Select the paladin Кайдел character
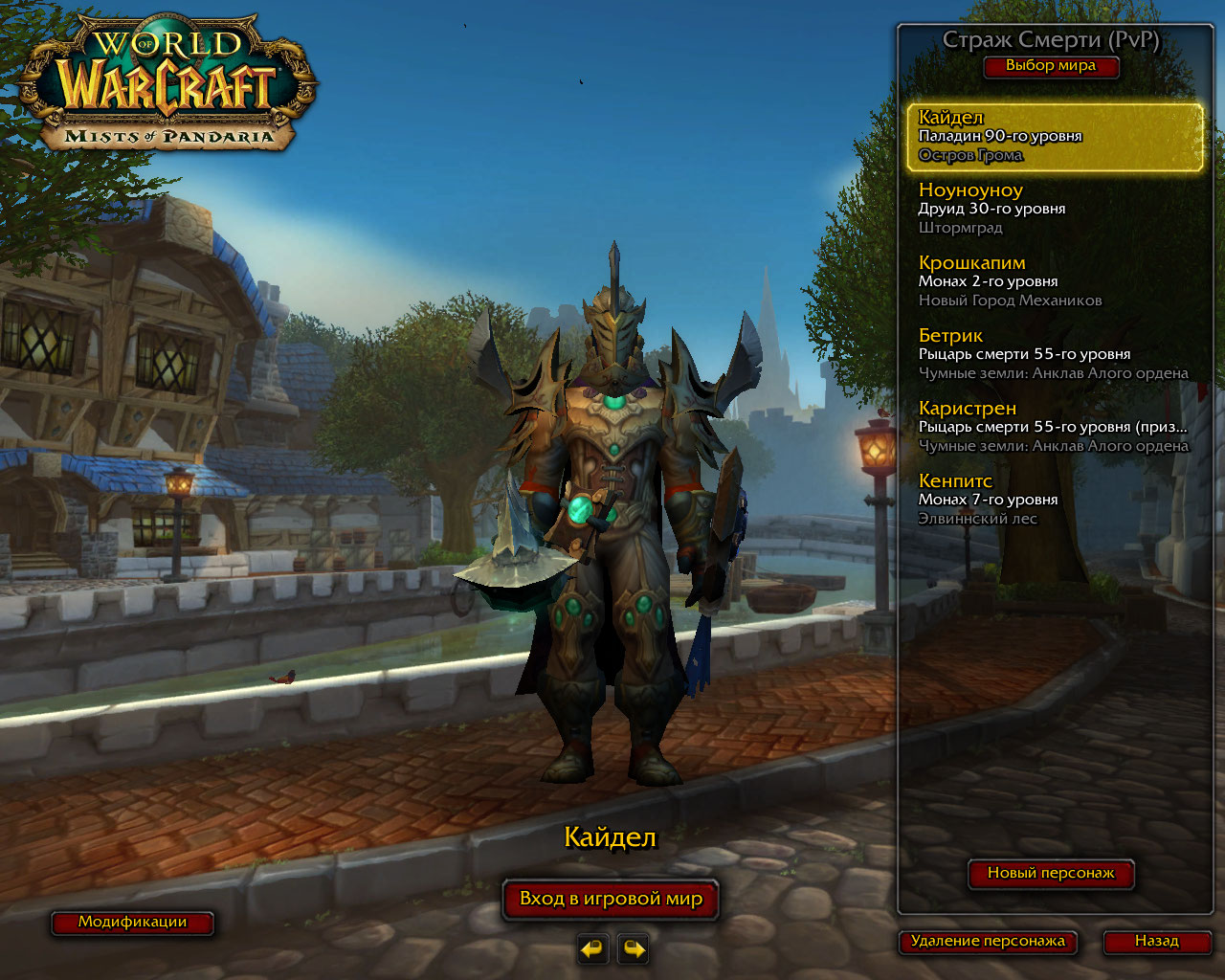The width and height of the screenshot is (1225, 980). coord(1054,137)
